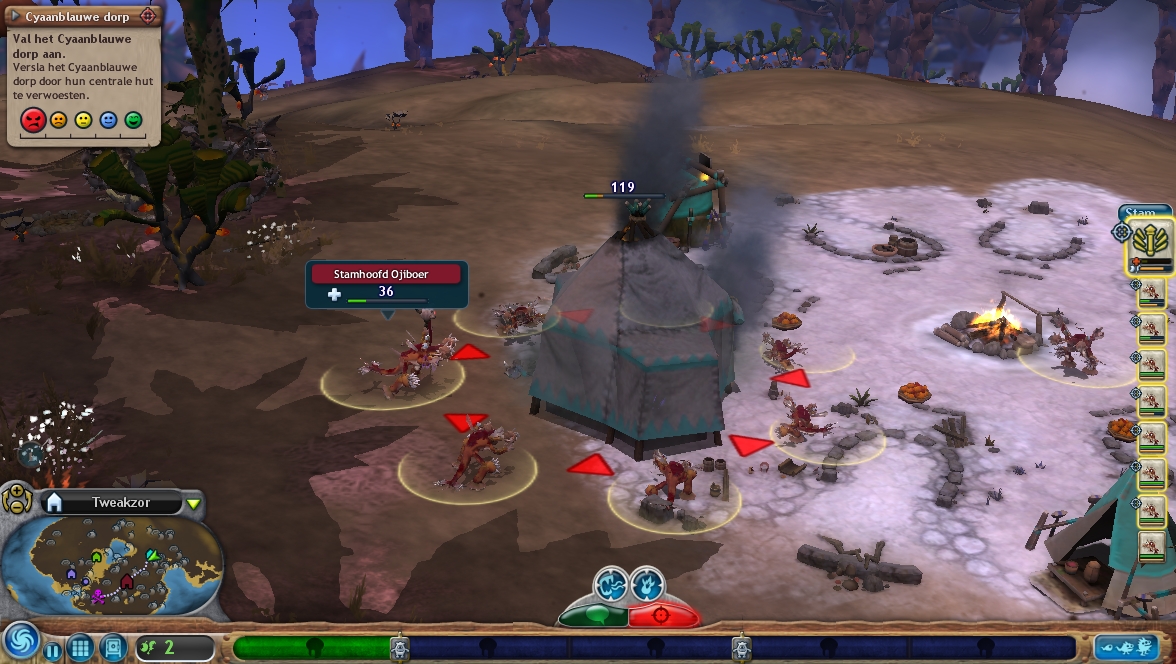The width and height of the screenshot is (1176, 664).
Task: Pause the game
Action: (52, 651)
